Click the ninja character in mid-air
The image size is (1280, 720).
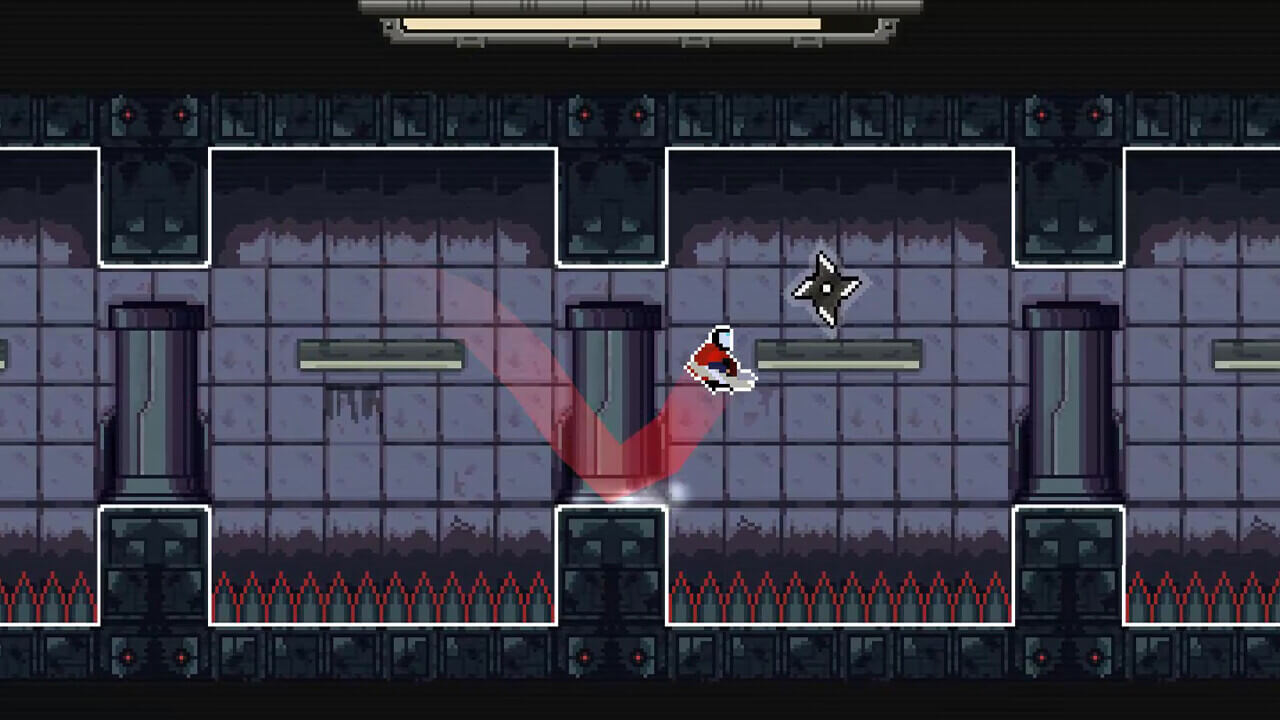pyautogui.click(x=718, y=362)
